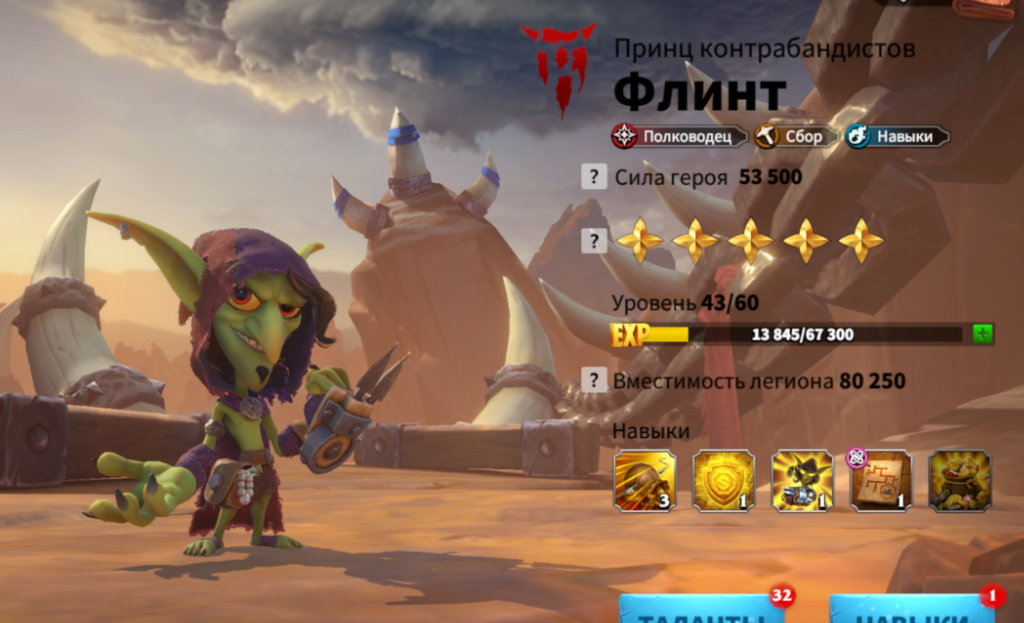
Task: View the treasure map skill
Action: 881,481
